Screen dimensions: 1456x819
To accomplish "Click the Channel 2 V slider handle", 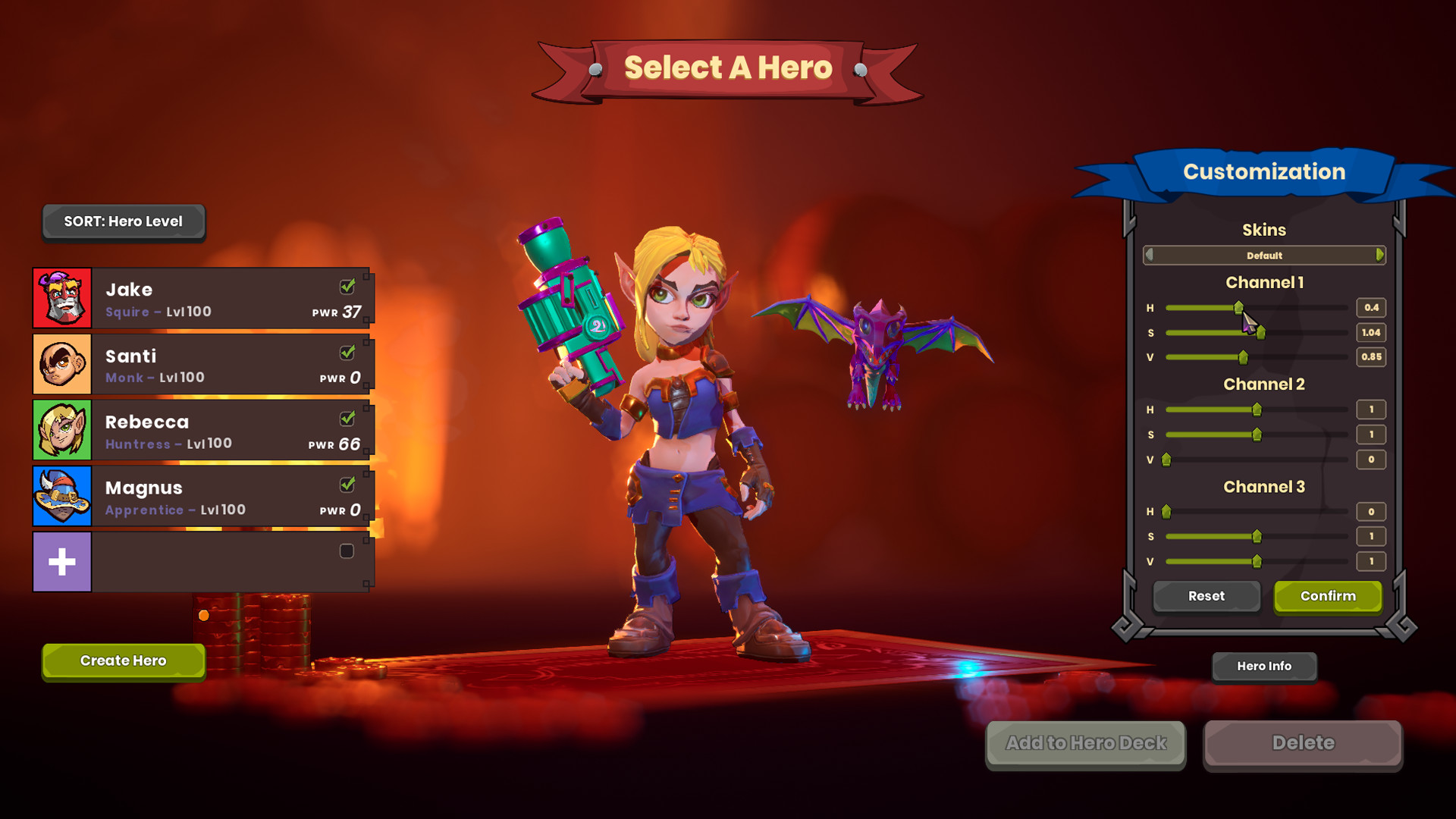I will click(x=1166, y=460).
